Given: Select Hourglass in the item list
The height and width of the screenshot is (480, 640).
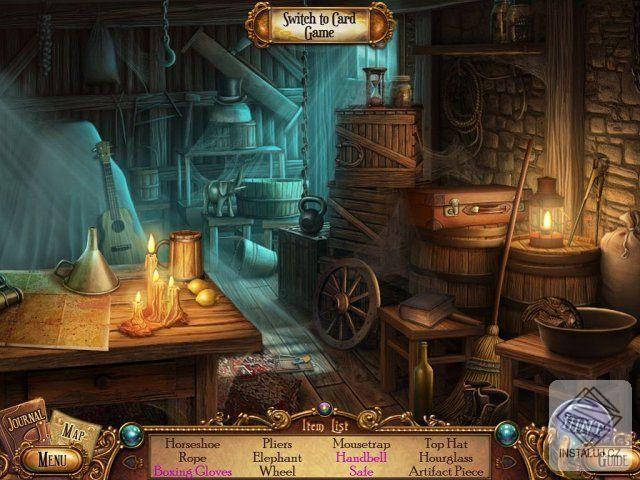Looking at the screenshot, I should (x=445, y=456).
